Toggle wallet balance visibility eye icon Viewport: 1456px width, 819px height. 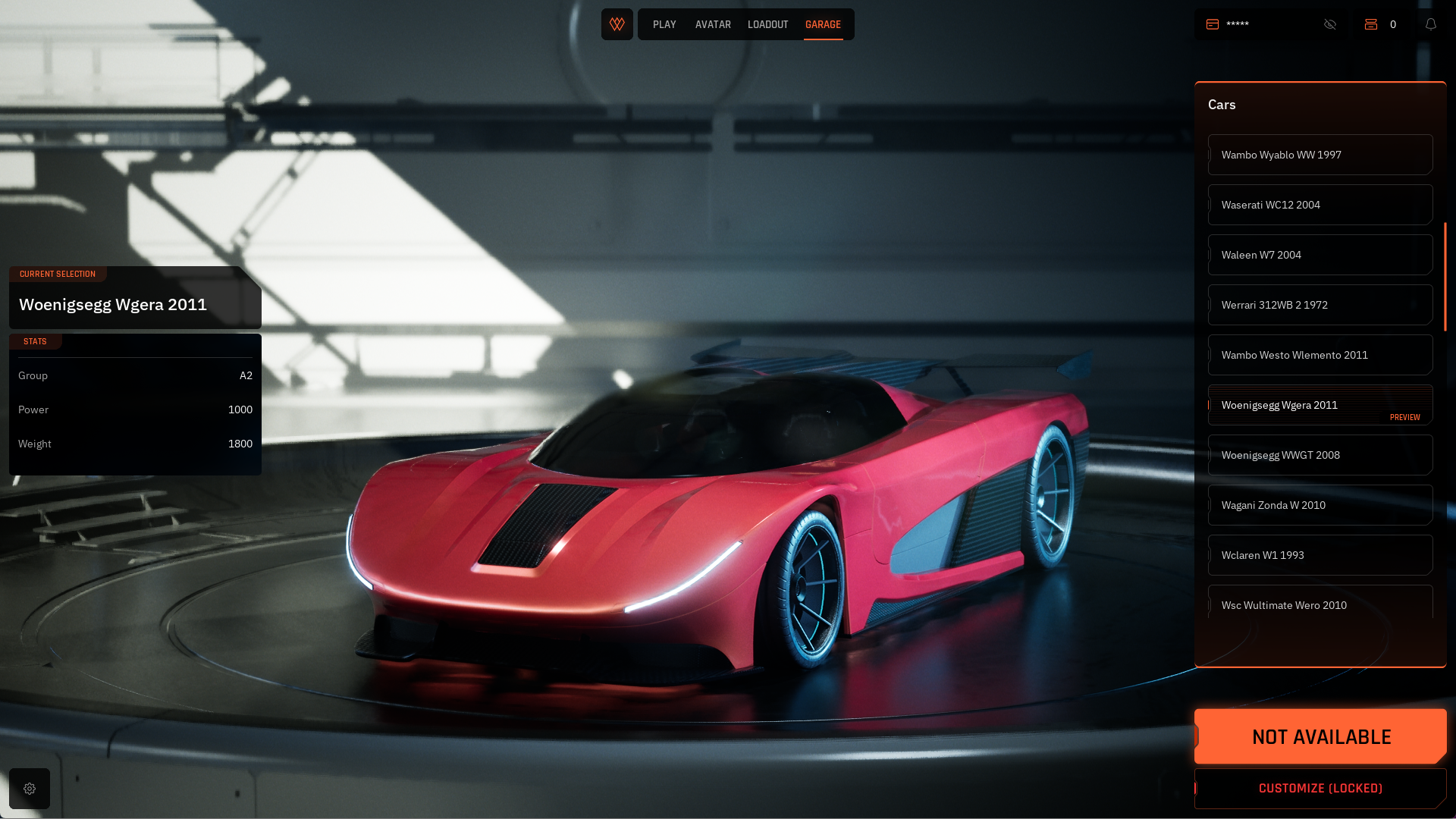pyautogui.click(x=1330, y=24)
